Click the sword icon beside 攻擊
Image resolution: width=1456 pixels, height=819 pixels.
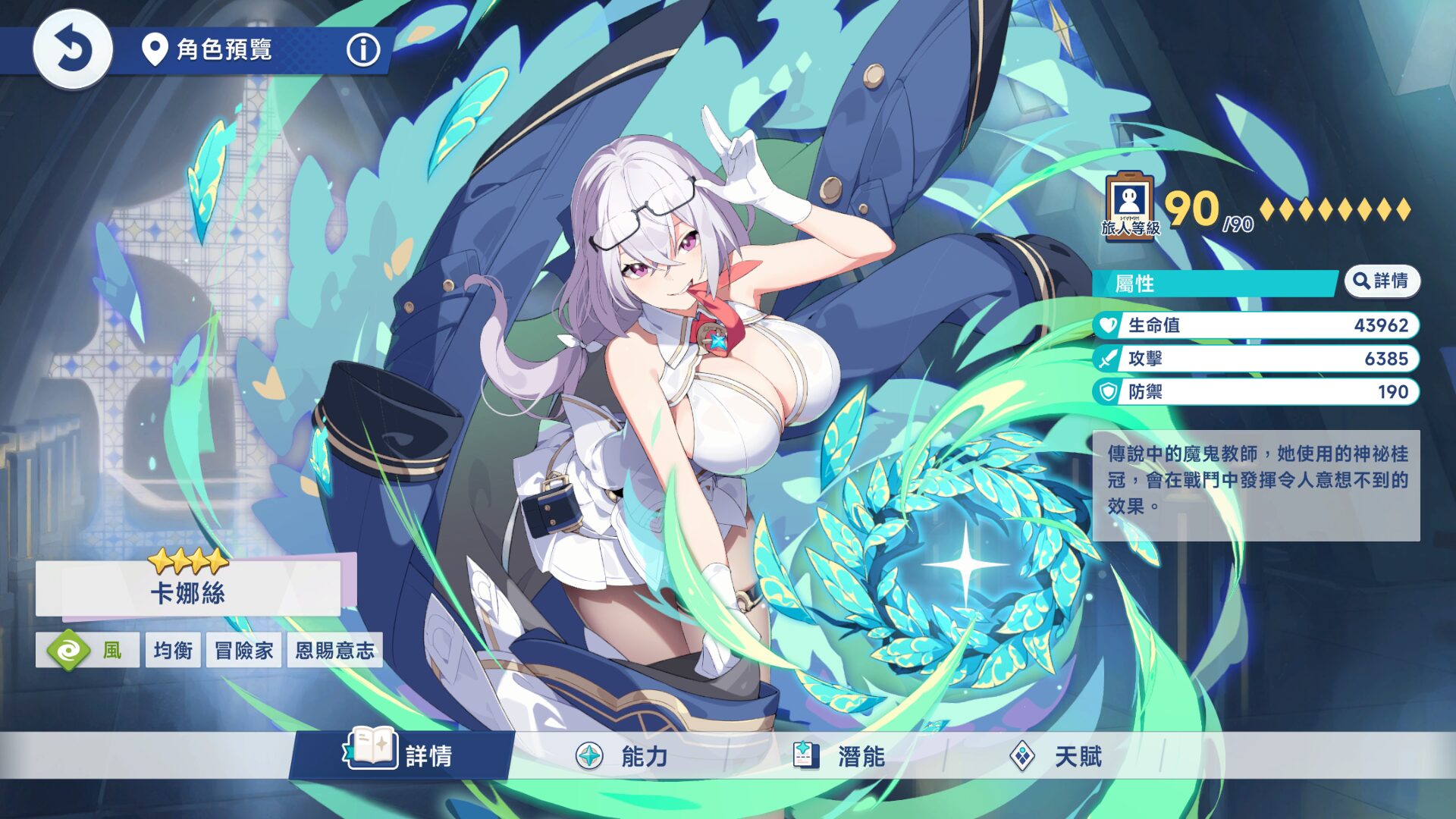[x=1106, y=359]
